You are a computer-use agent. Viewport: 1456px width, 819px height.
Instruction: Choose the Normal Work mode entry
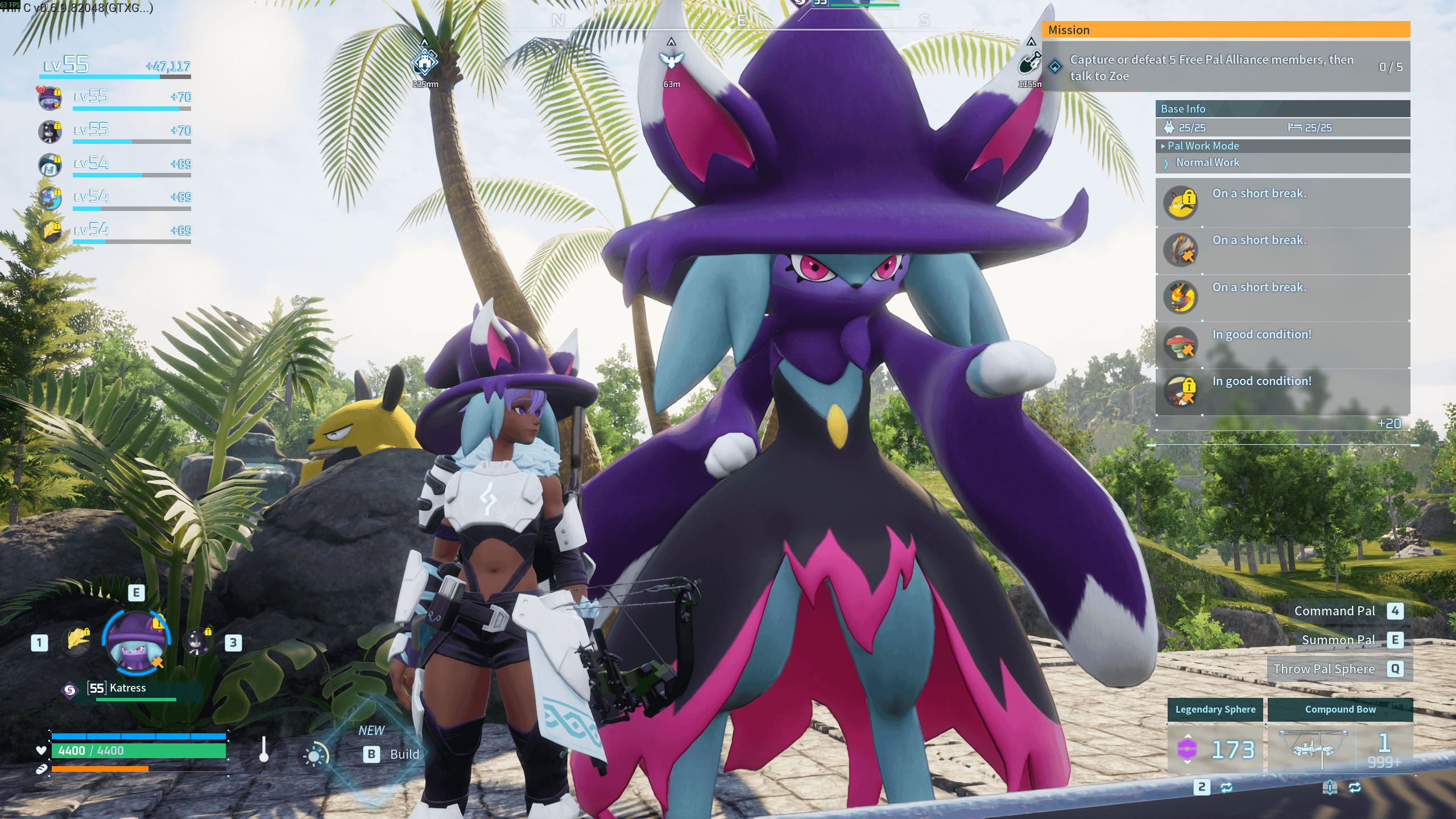1207,163
